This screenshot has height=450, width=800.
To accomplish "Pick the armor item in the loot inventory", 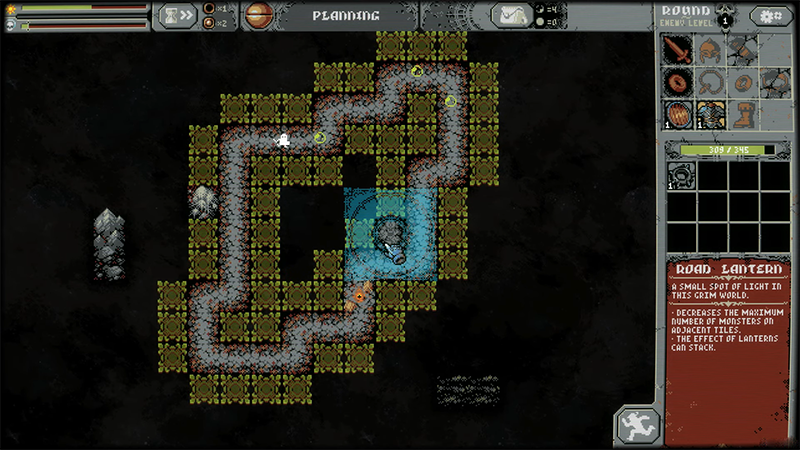I will coord(682,176).
